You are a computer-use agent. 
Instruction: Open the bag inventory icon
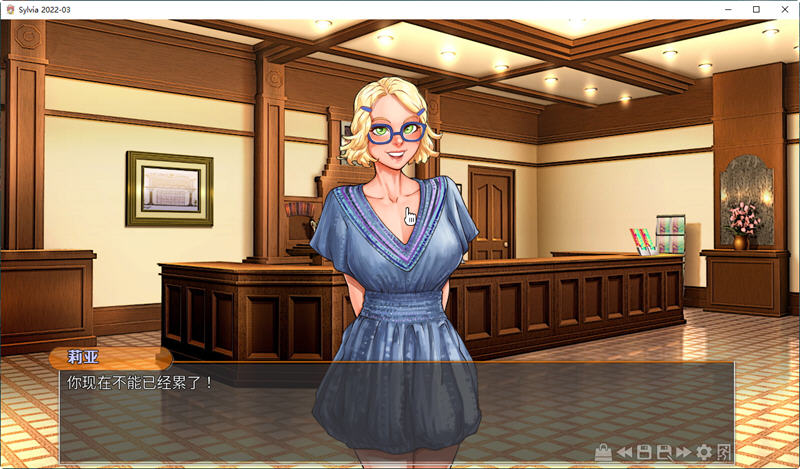[x=603, y=452]
